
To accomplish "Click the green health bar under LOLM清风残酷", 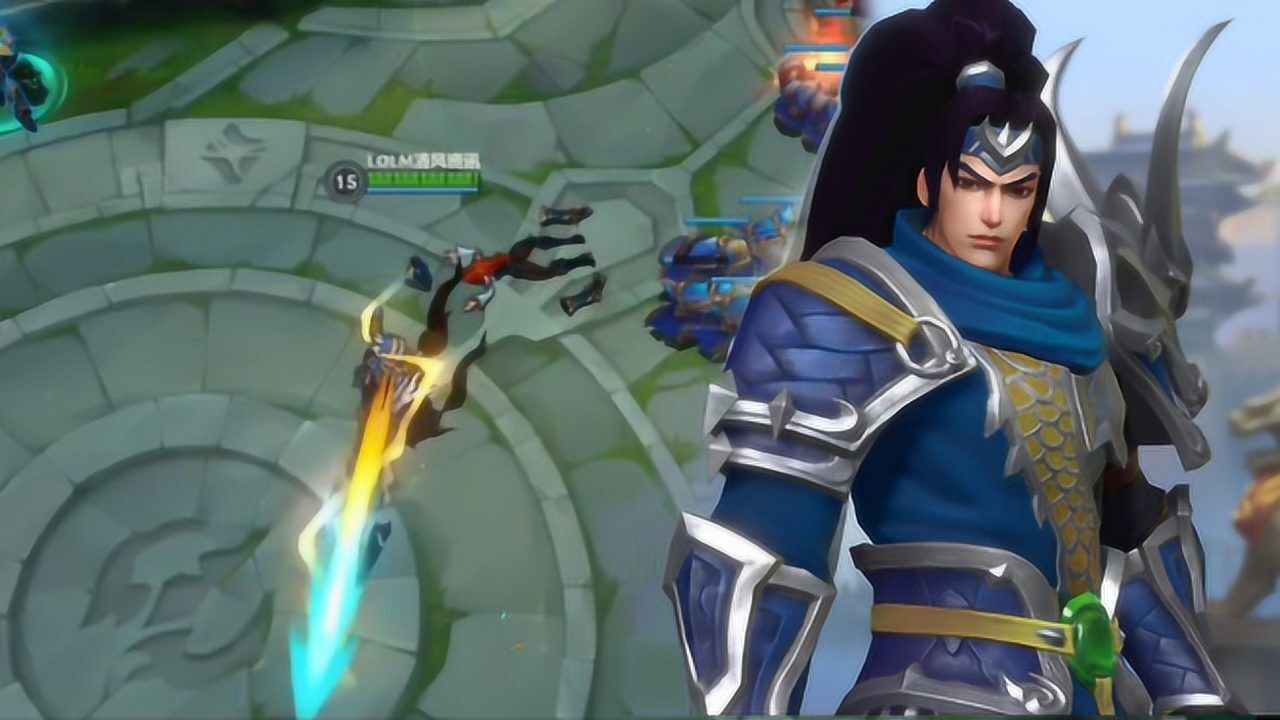I will click(x=425, y=180).
